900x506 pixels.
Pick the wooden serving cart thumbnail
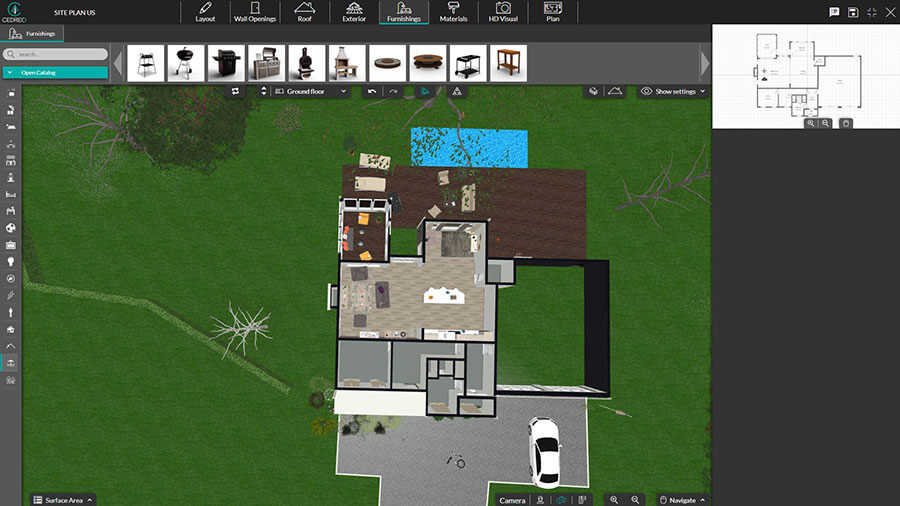pyautogui.click(x=508, y=63)
